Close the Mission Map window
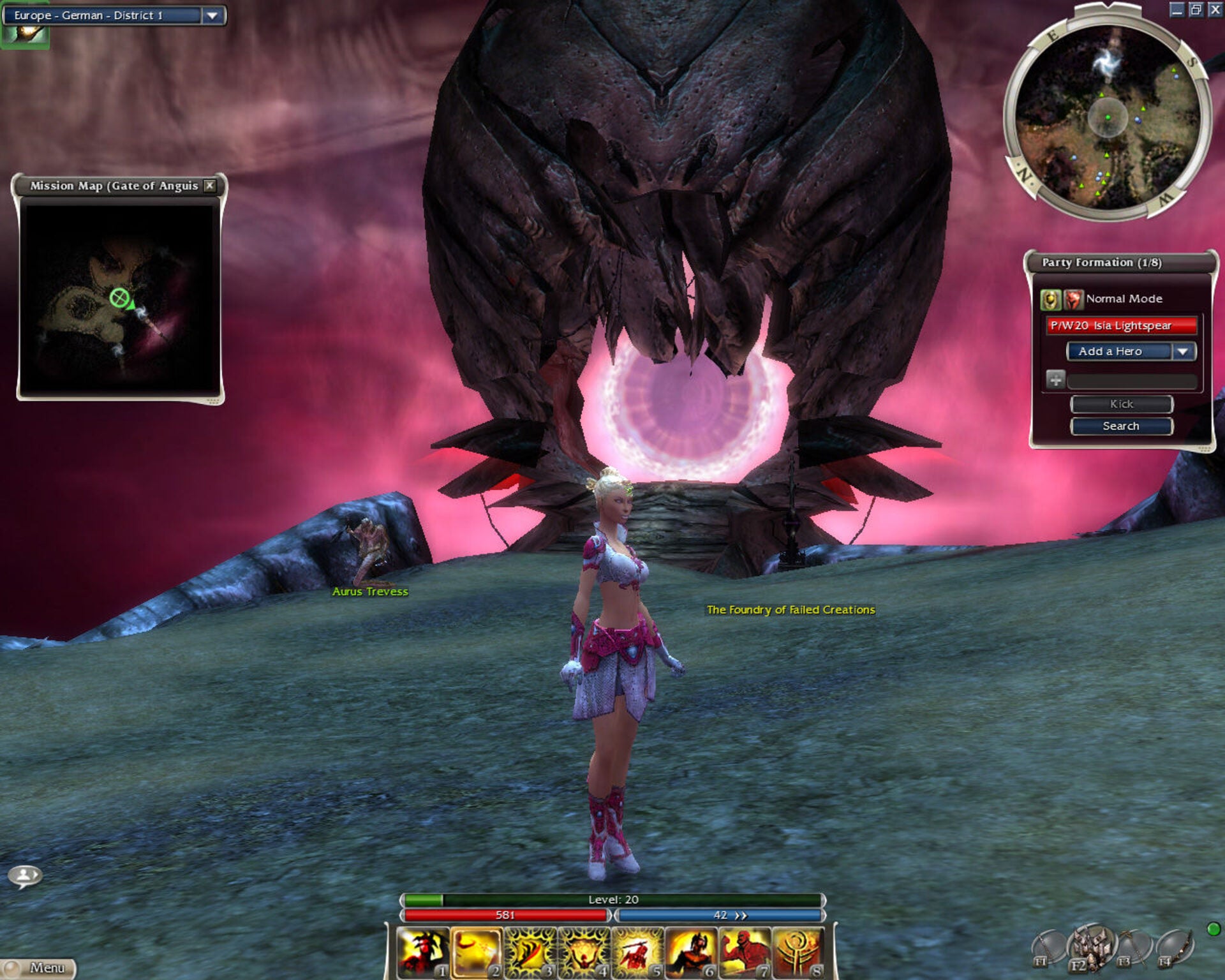The image size is (1225, 980). tap(209, 186)
